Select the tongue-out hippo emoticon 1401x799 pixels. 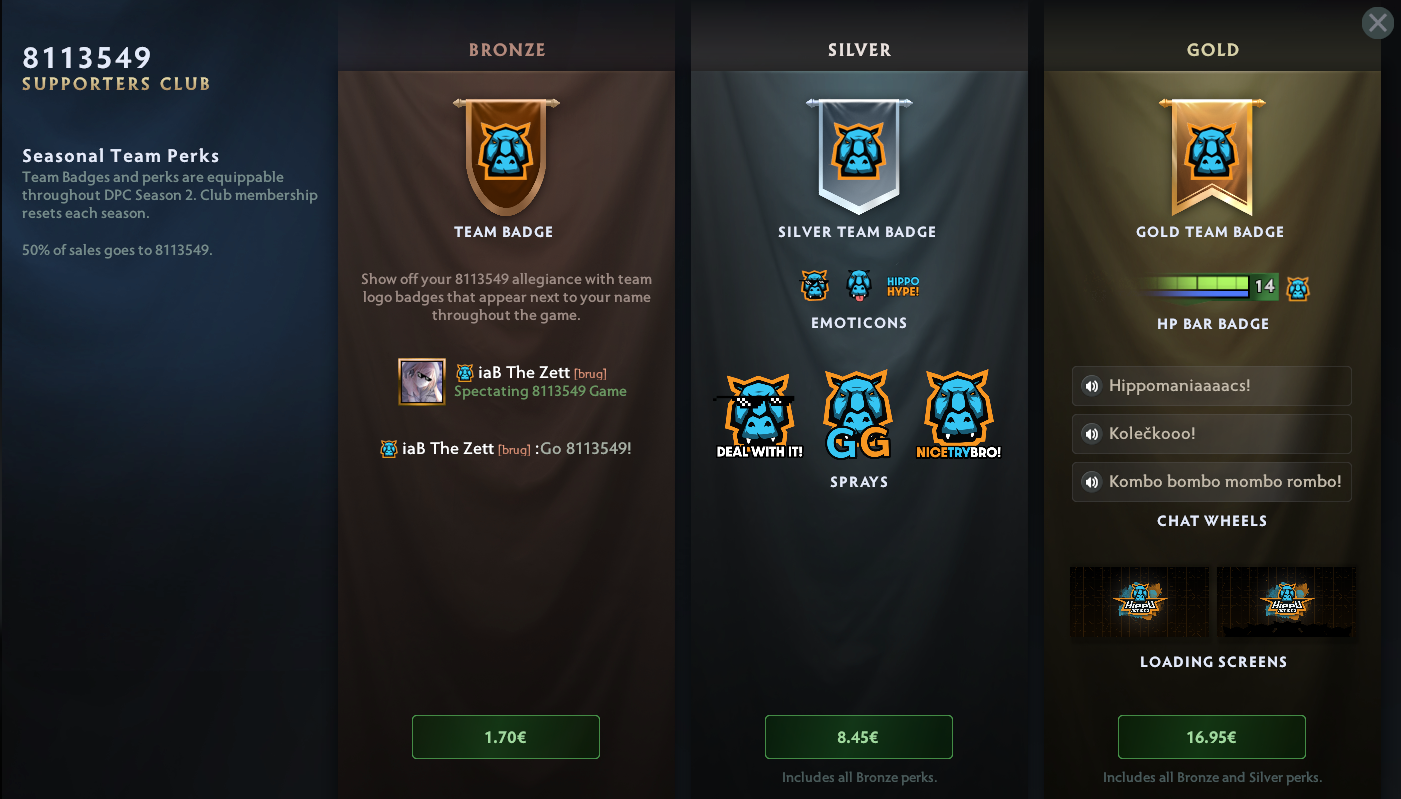click(859, 286)
